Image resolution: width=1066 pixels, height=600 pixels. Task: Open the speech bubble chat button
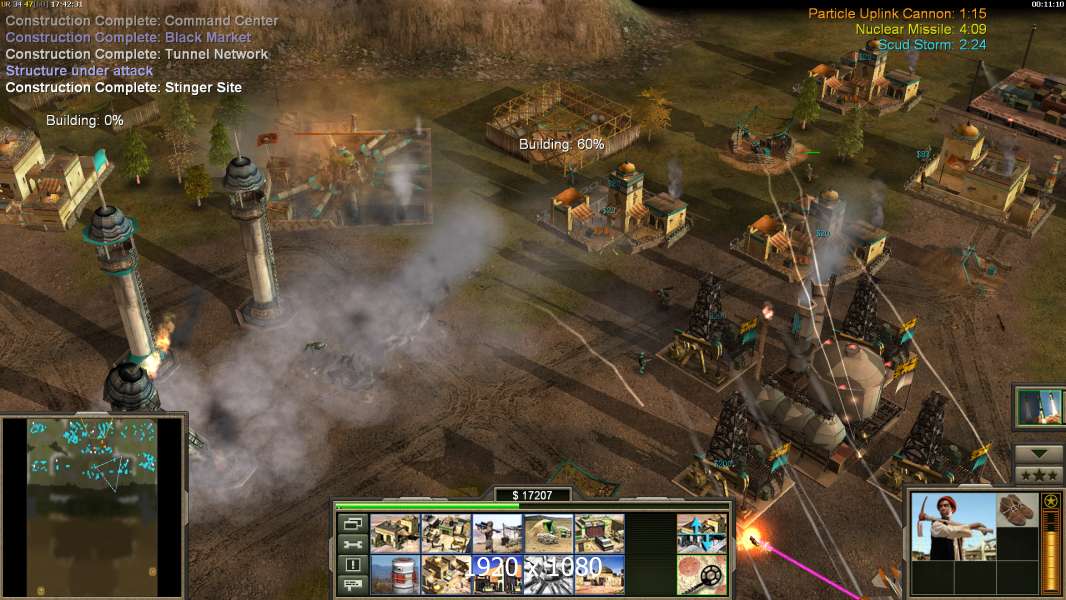point(351,585)
